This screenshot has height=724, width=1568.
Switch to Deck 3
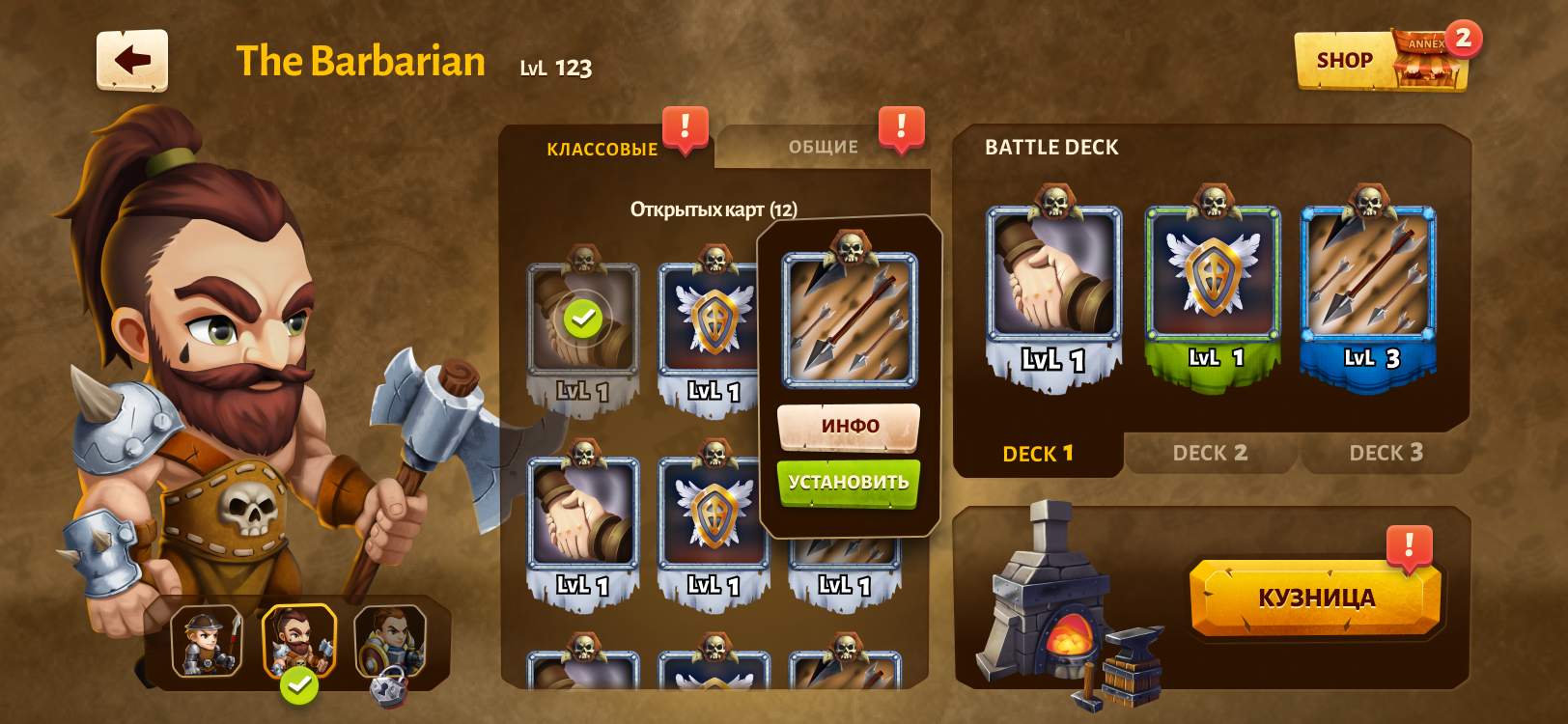(x=1386, y=453)
